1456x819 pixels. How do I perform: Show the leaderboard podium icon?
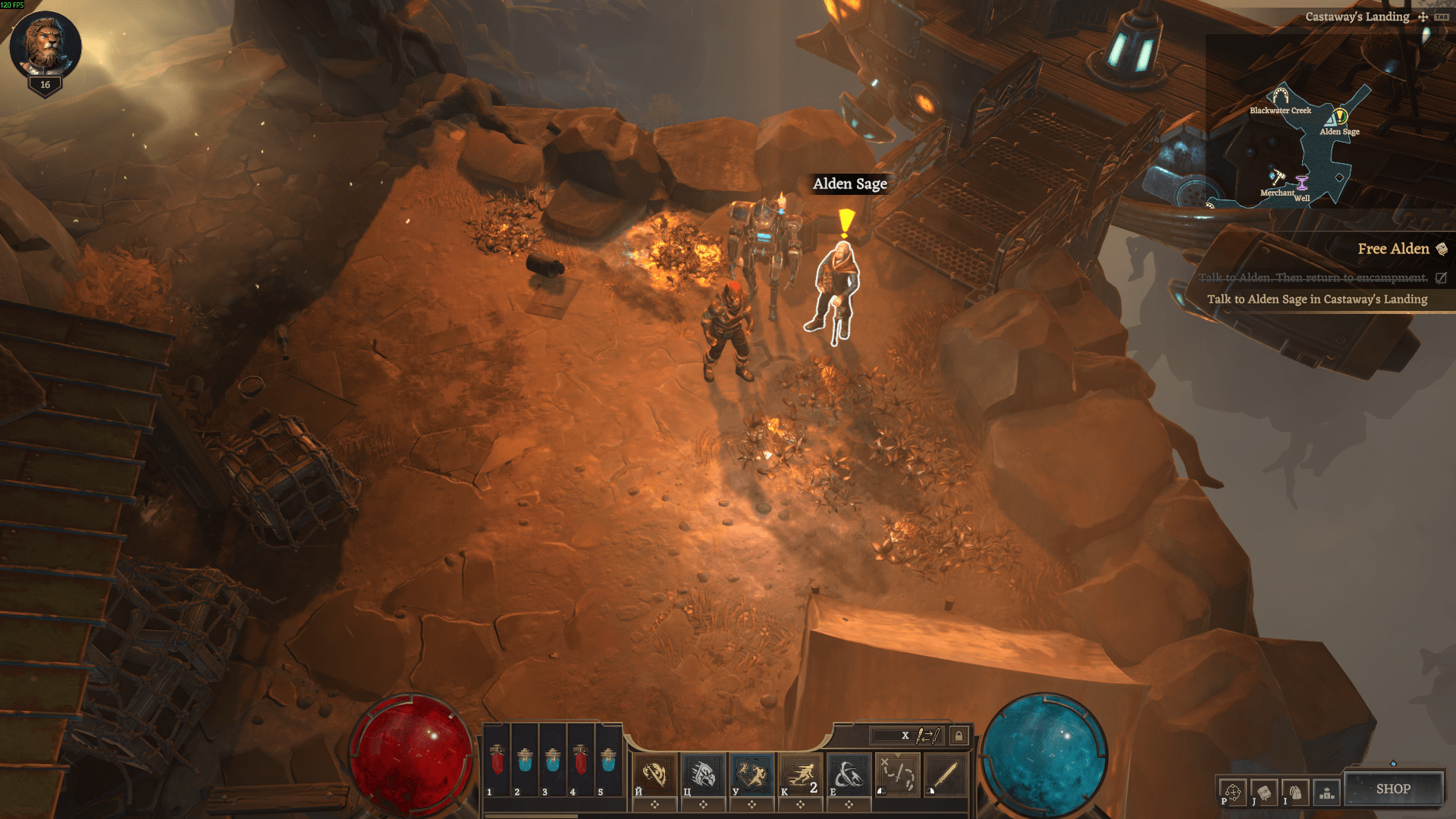1326,793
